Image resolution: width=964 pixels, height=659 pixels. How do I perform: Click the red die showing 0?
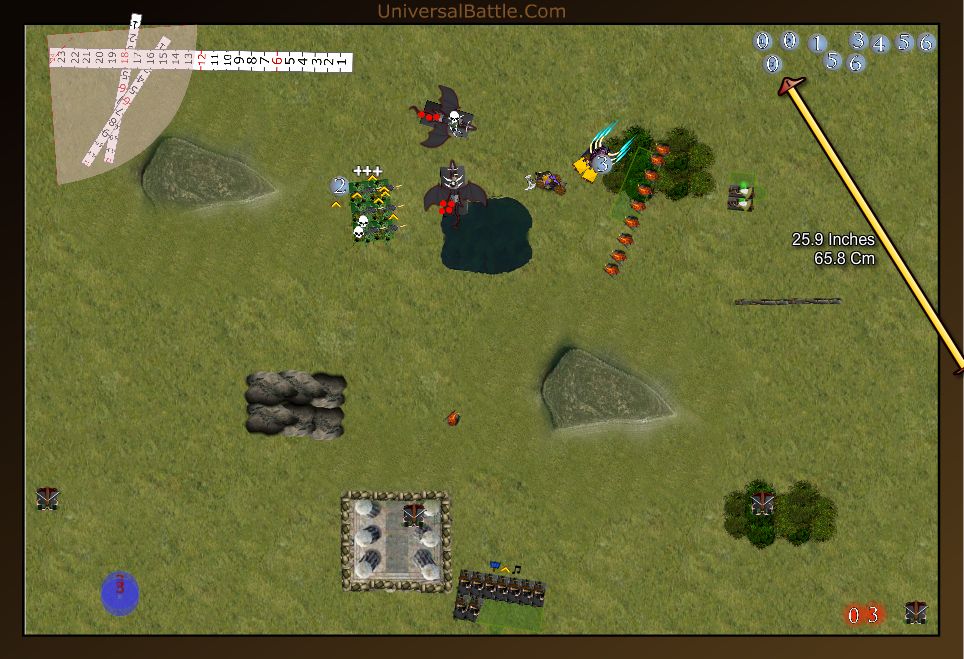tap(854, 615)
